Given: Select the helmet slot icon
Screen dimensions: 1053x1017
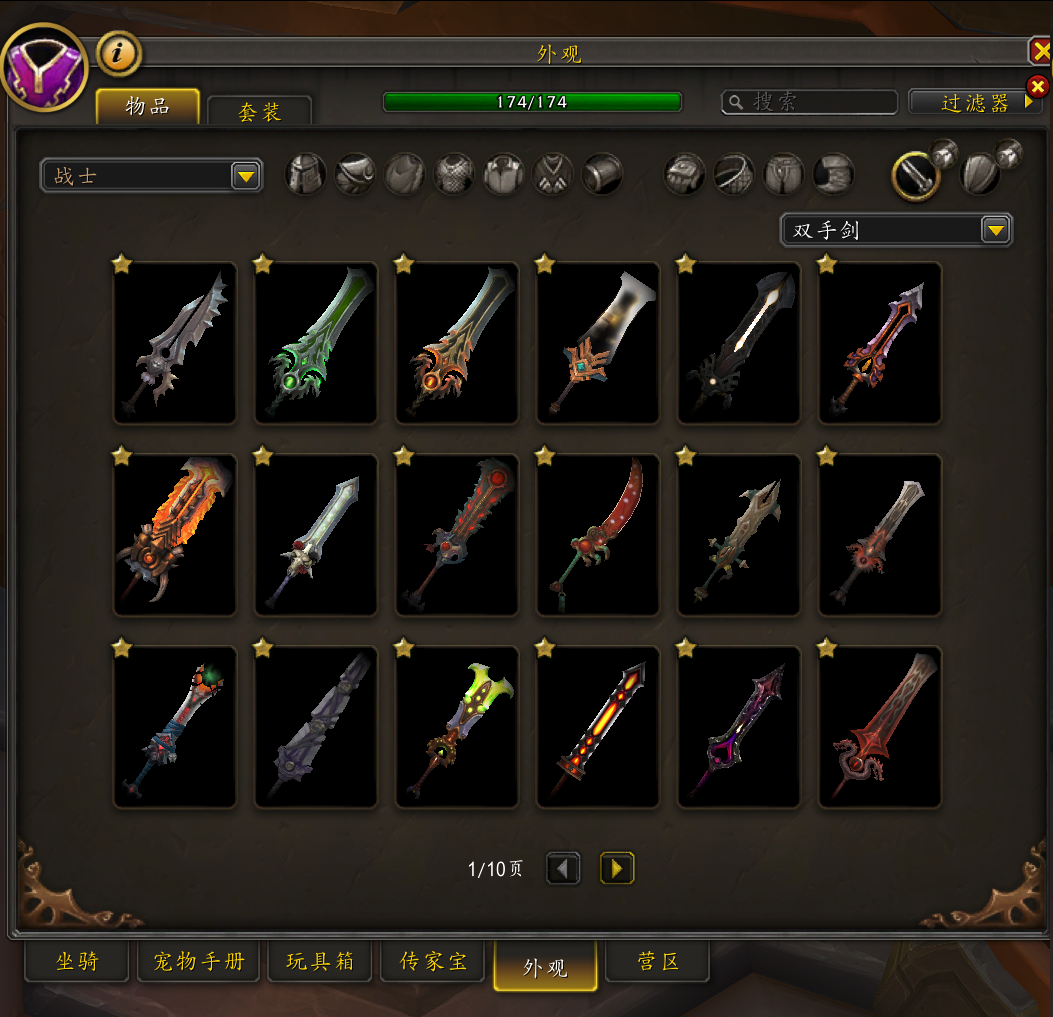Looking at the screenshot, I should tap(306, 174).
